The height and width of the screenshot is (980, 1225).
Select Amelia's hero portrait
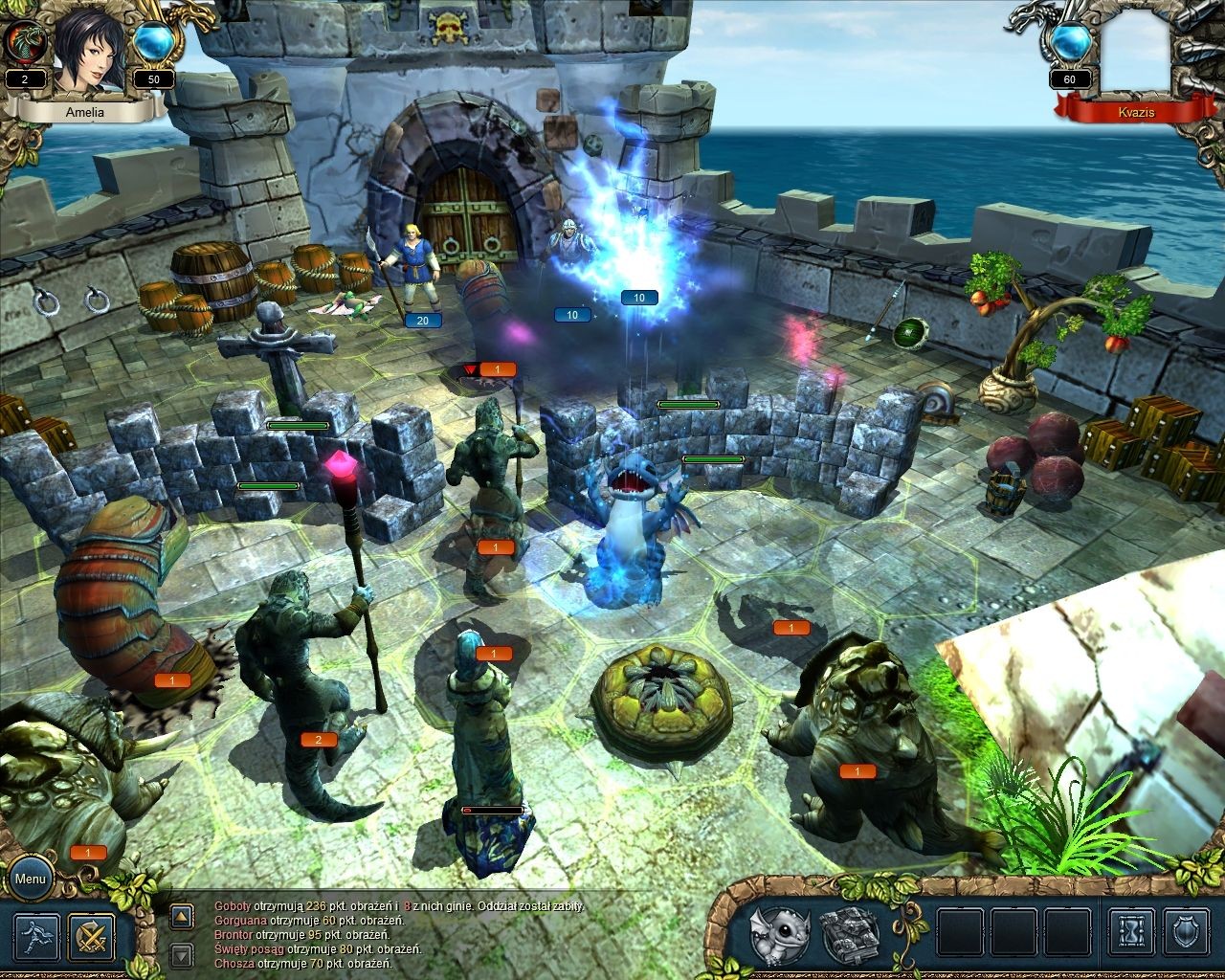click(x=89, y=53)
